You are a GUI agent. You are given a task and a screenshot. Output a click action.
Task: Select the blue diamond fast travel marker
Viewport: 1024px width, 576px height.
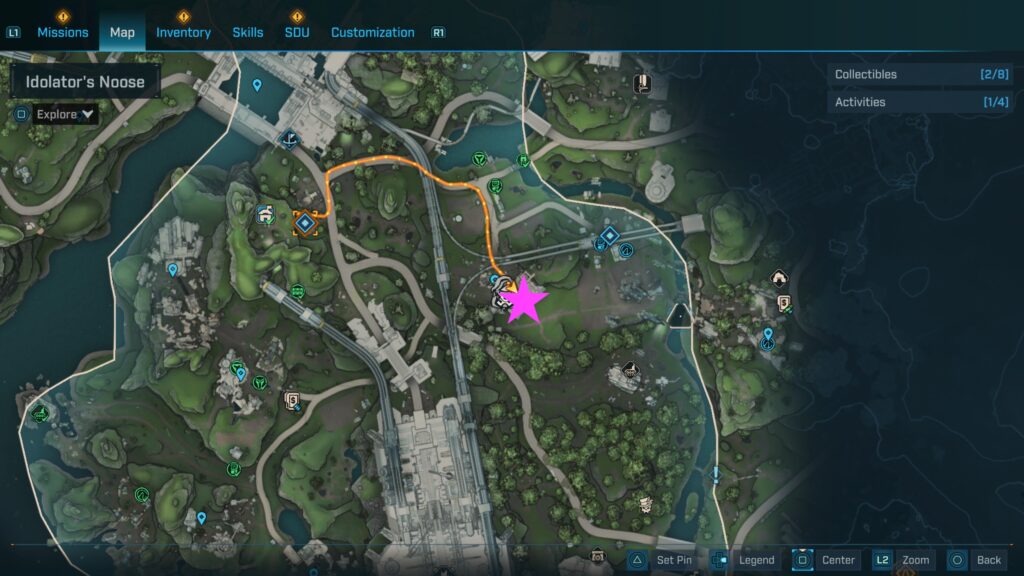[608, 237]
